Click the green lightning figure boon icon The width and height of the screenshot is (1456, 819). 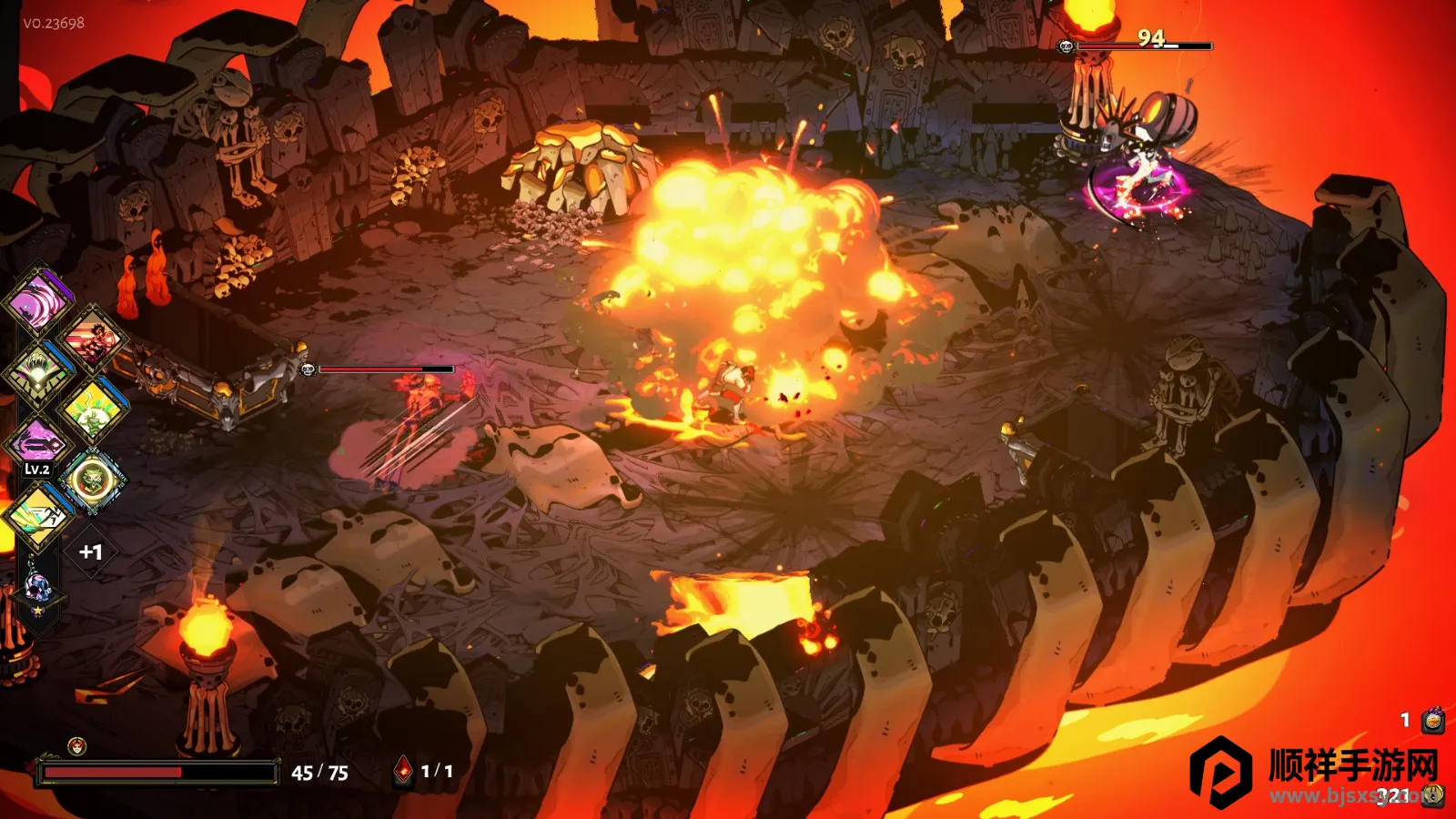92,411
